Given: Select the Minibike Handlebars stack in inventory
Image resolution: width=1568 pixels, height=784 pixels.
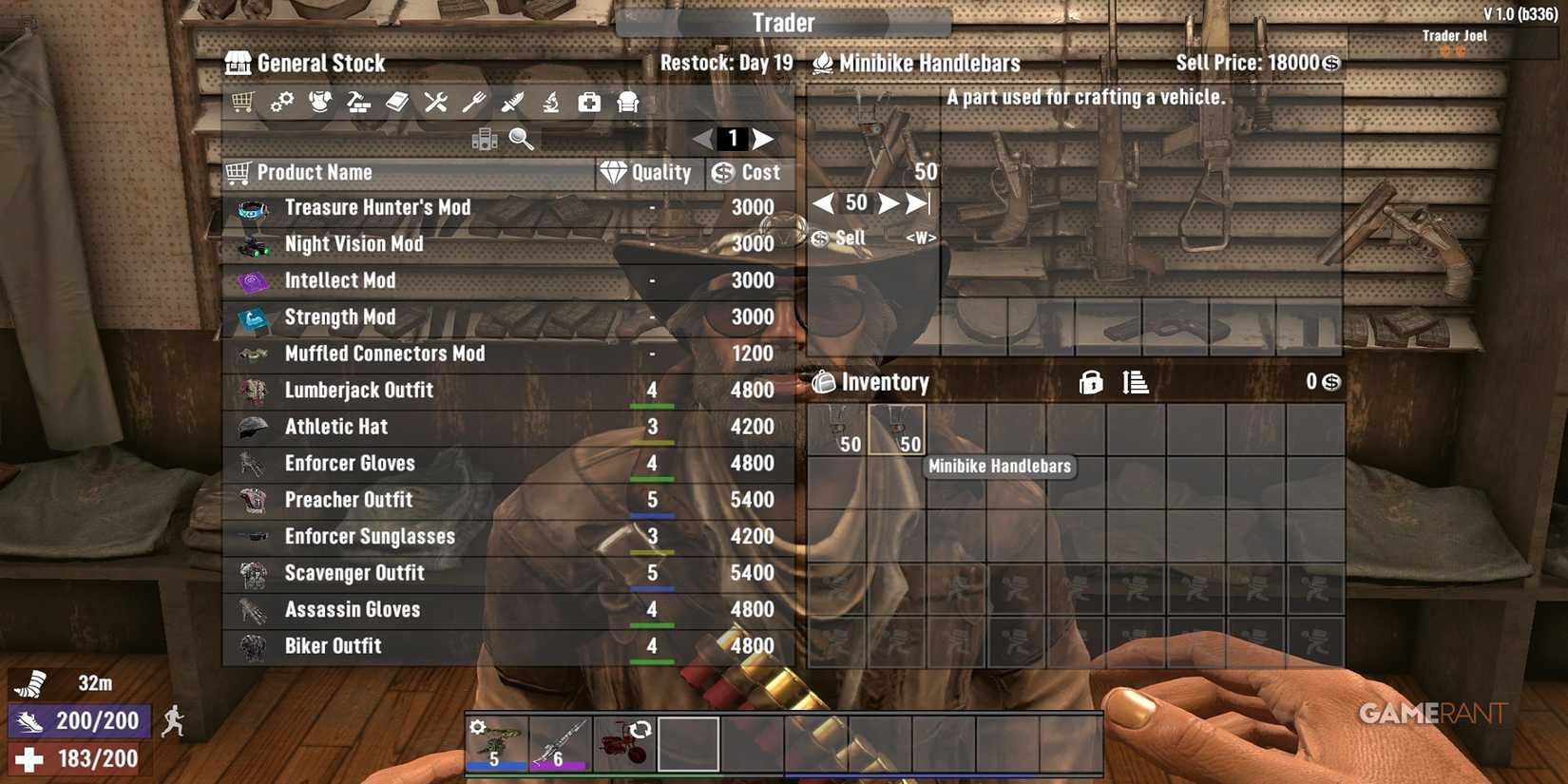Looking at the screenshot, I should click(896, 430).
